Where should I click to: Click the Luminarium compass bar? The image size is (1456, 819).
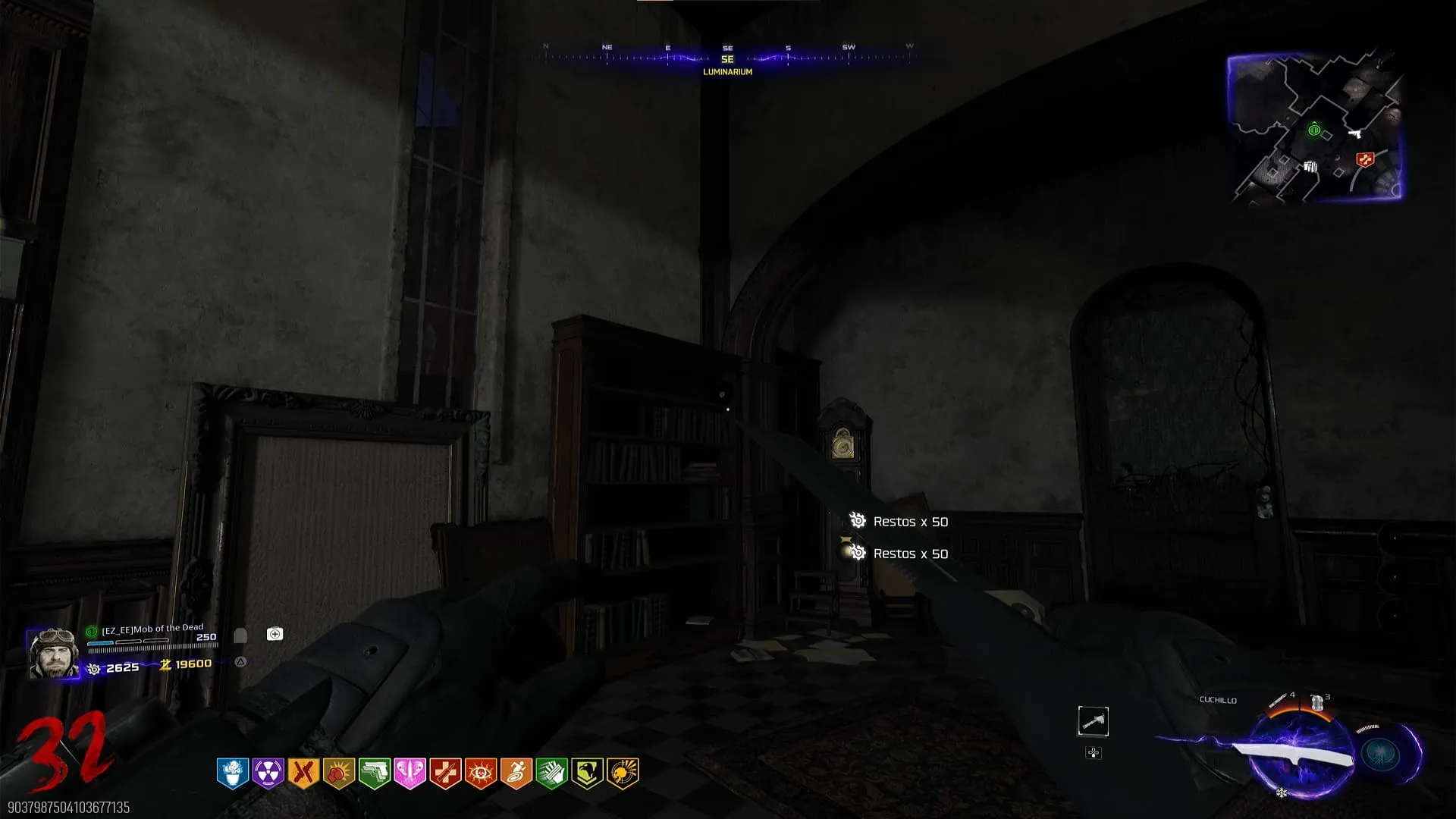(x=727, y=59)
